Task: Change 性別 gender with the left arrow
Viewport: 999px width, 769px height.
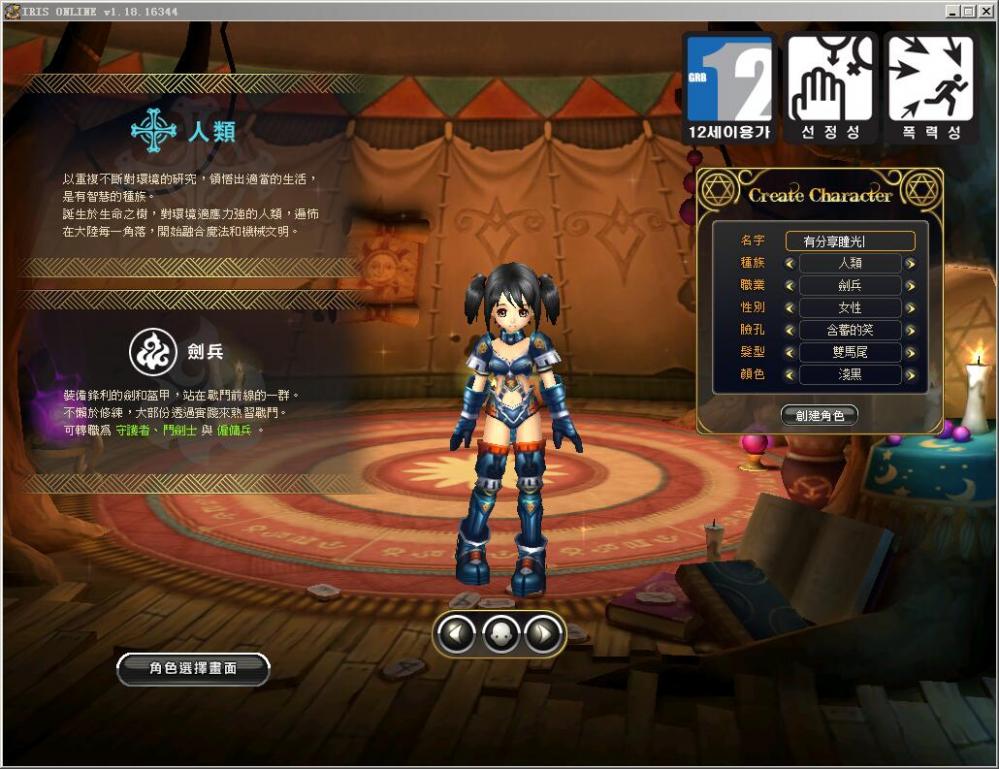Action: tap(789, 308)
